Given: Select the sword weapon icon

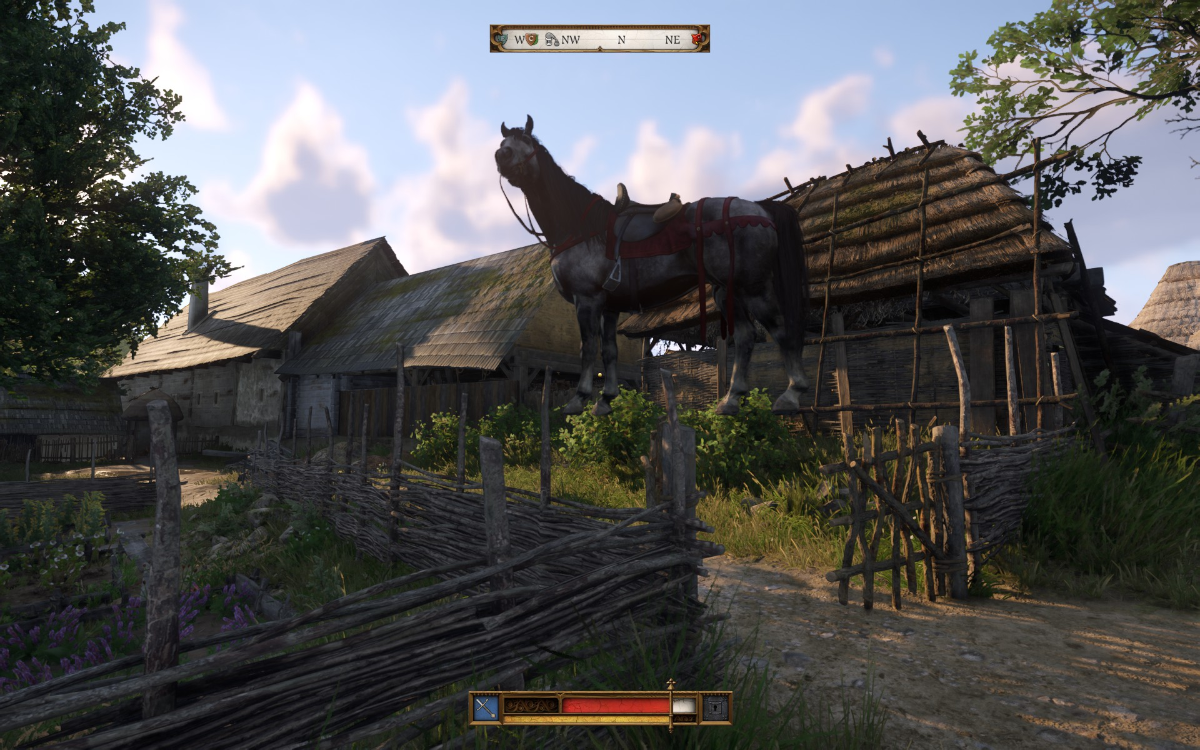Looking at the screenshot, I should 485,708.
